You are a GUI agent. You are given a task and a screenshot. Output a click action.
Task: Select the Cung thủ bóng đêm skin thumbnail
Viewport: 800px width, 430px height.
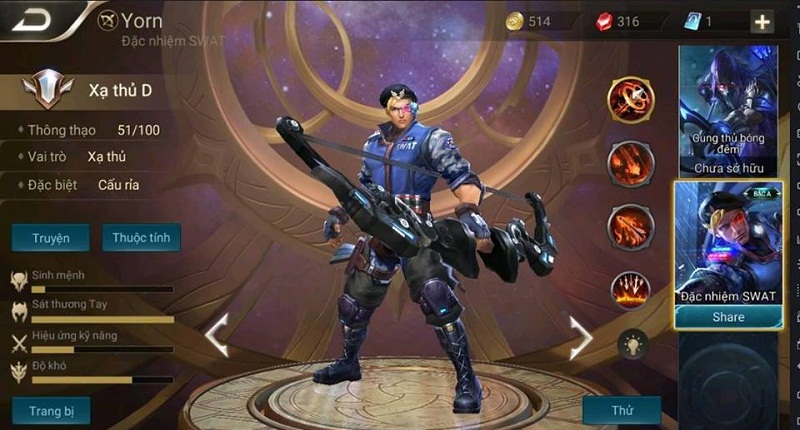[728, 110]
